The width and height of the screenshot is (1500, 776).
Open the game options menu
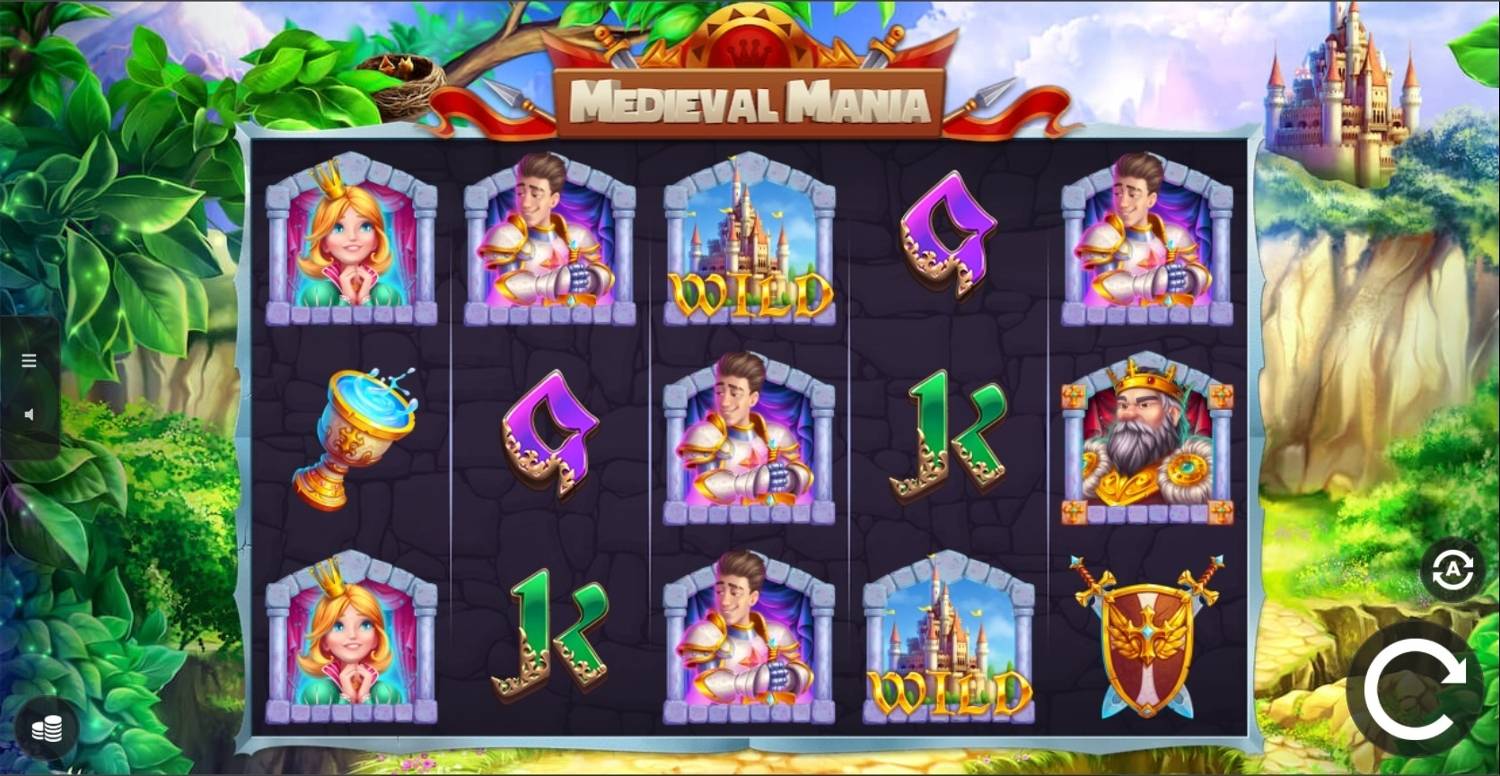pyautogui.click(x=27, y=360)
